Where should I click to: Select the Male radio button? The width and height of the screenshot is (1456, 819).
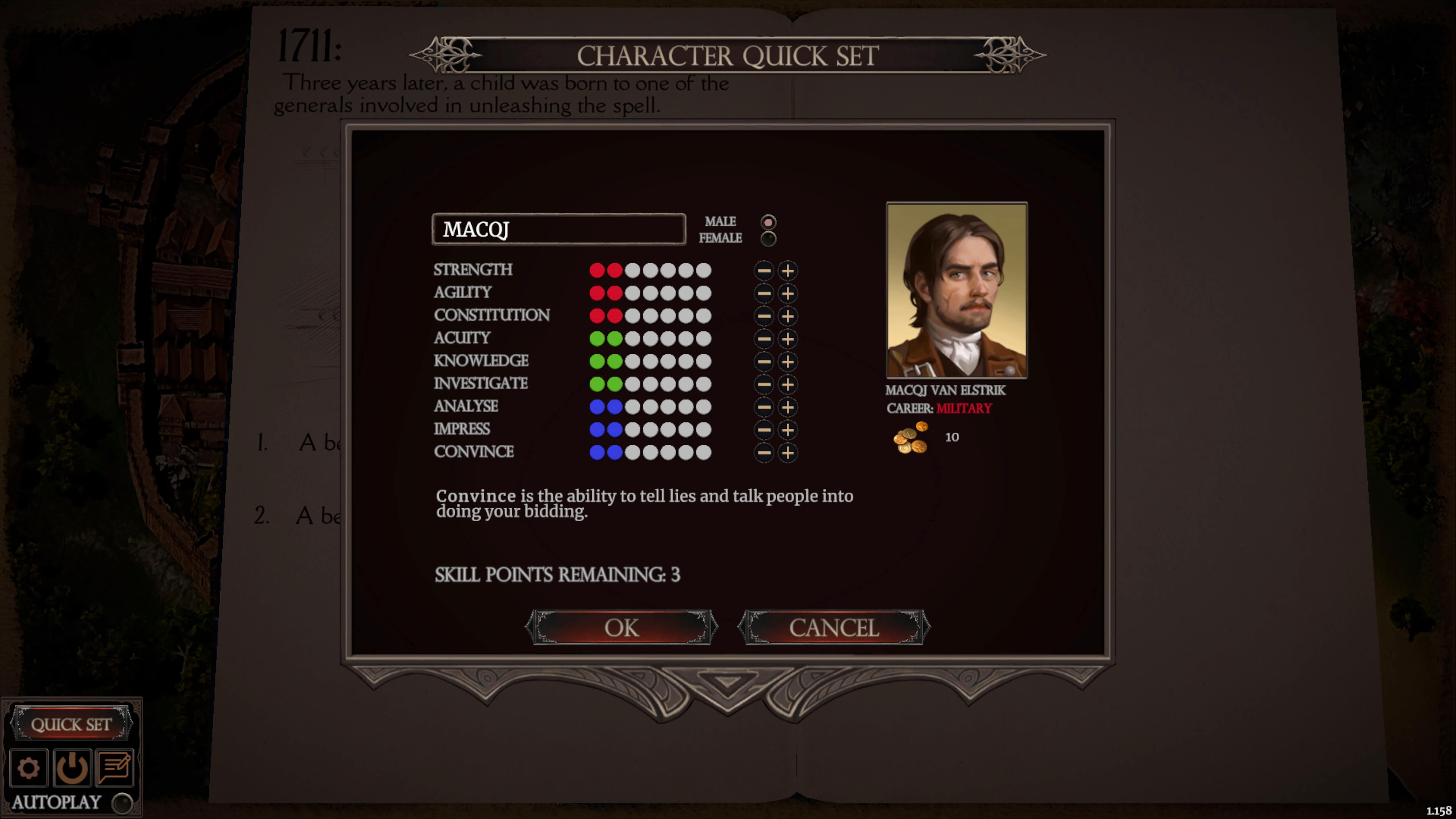(x=769, y=222)
